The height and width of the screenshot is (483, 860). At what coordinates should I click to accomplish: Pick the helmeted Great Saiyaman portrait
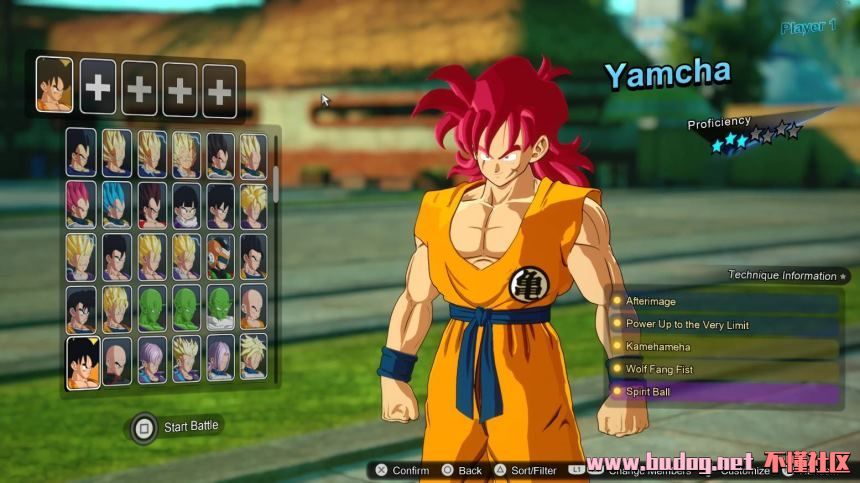pyautogui.click(x=220, y=257)
